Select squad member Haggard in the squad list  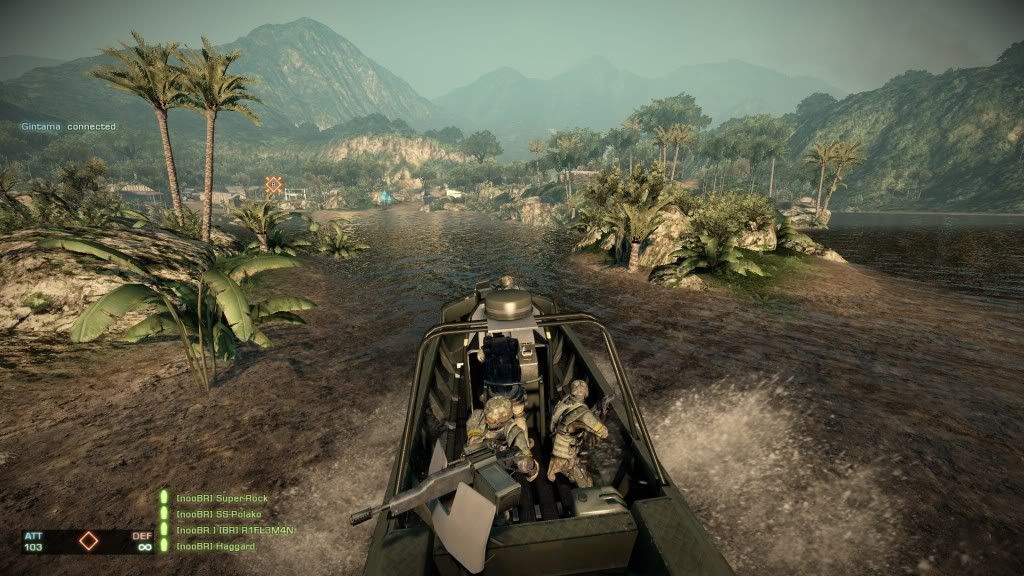[215, 546]
